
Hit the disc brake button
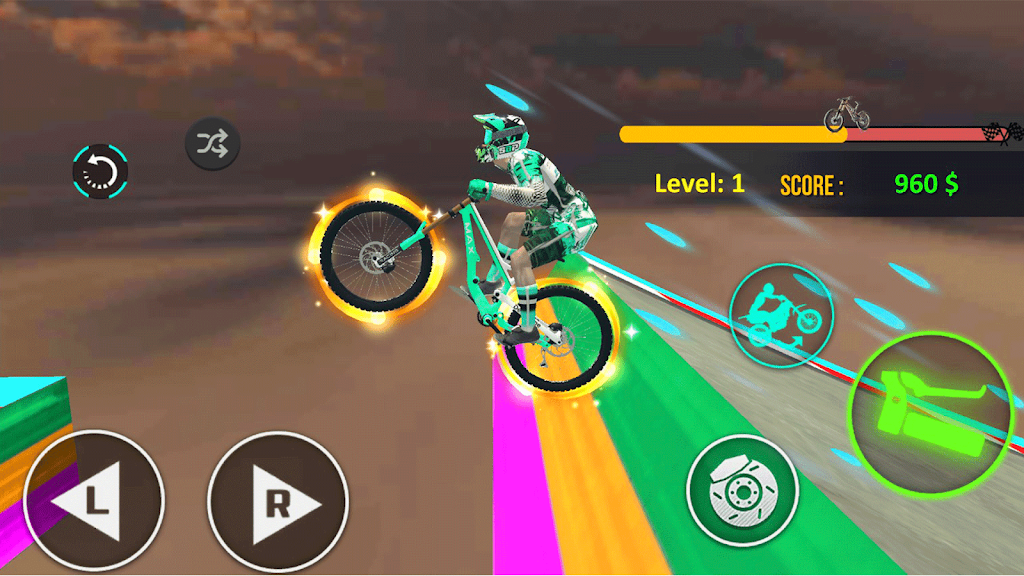[x=742, y=489]
